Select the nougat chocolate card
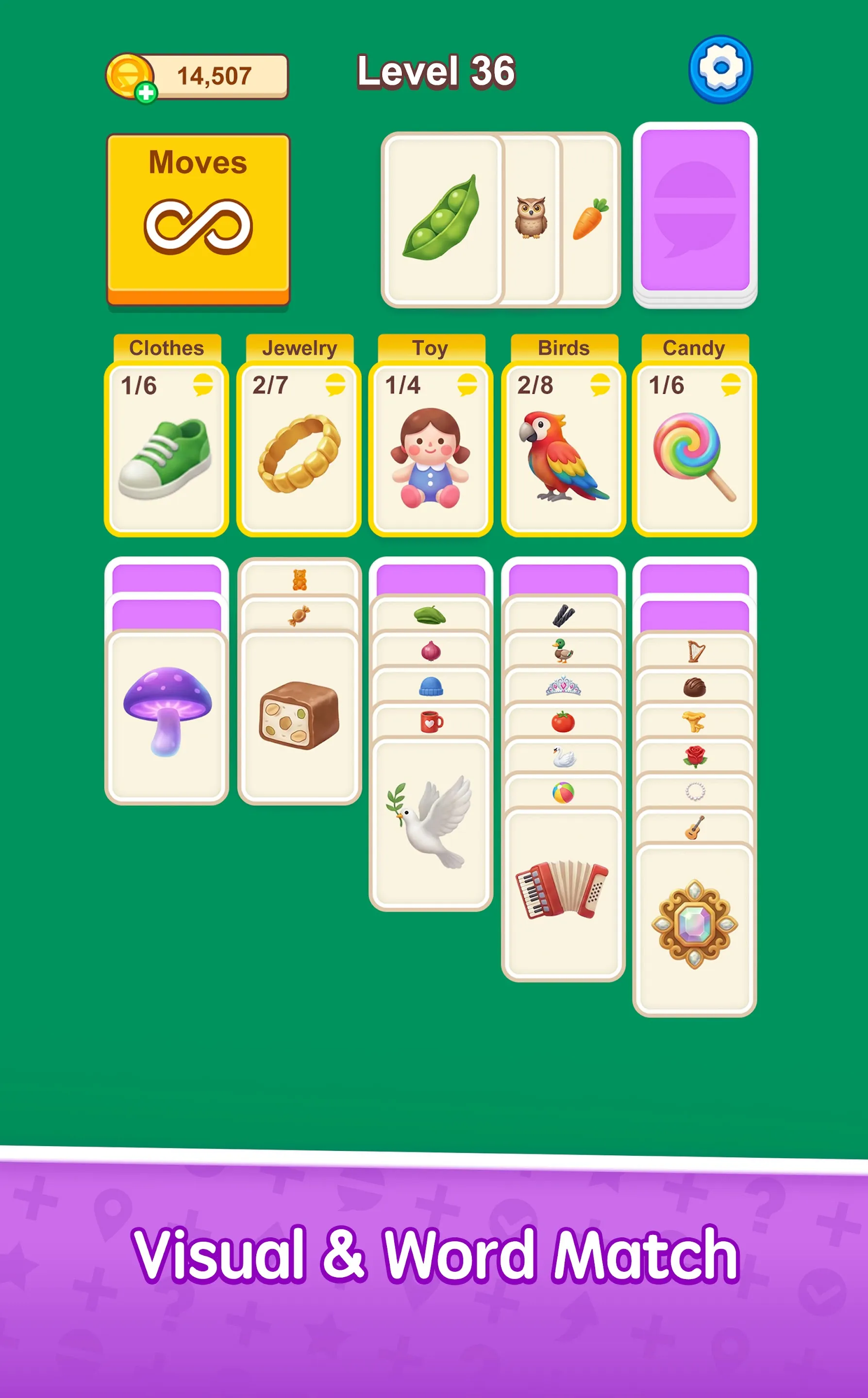 [298, 717]
